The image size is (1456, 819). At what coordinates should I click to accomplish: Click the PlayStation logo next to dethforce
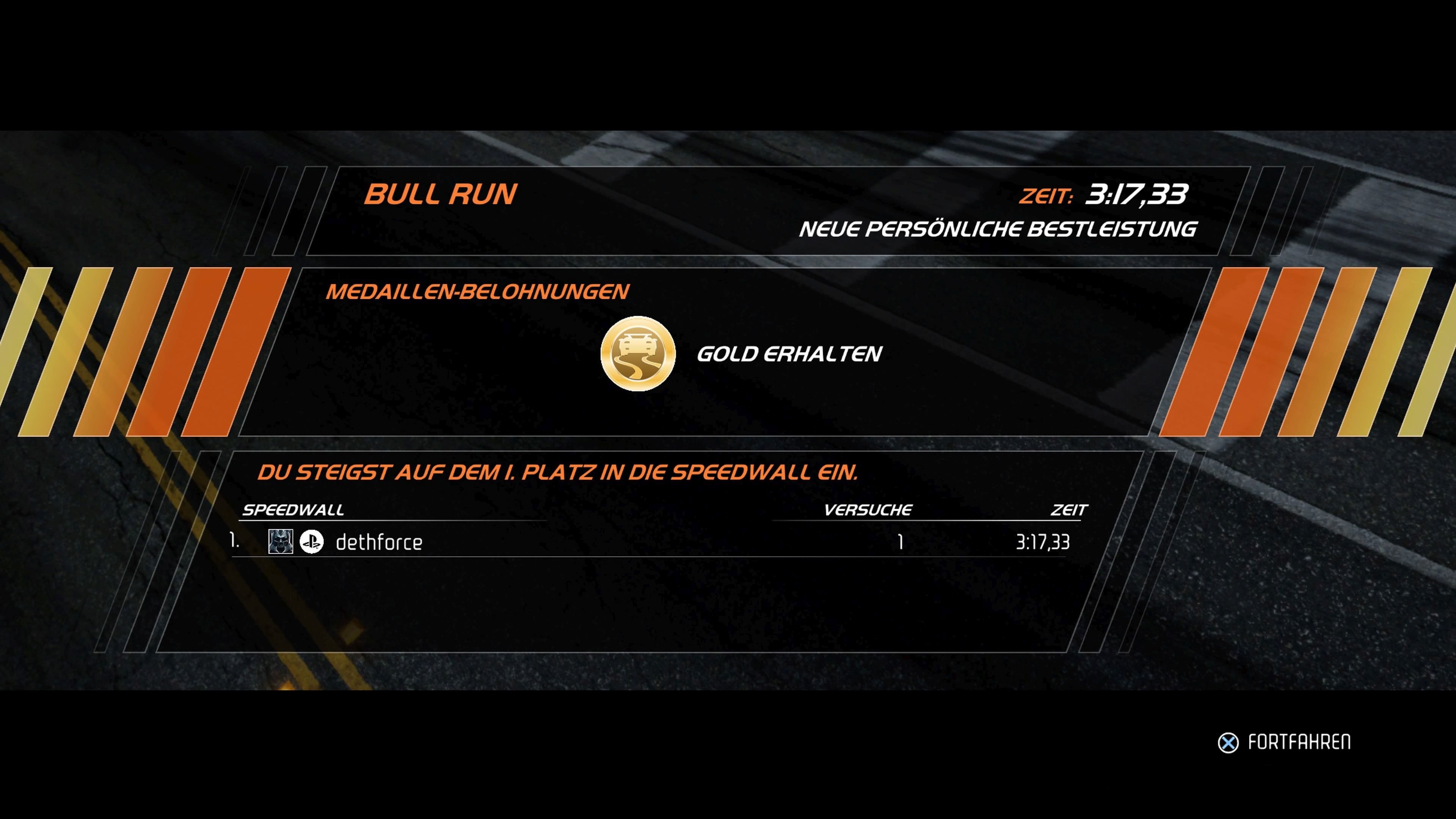pos(311,542)
